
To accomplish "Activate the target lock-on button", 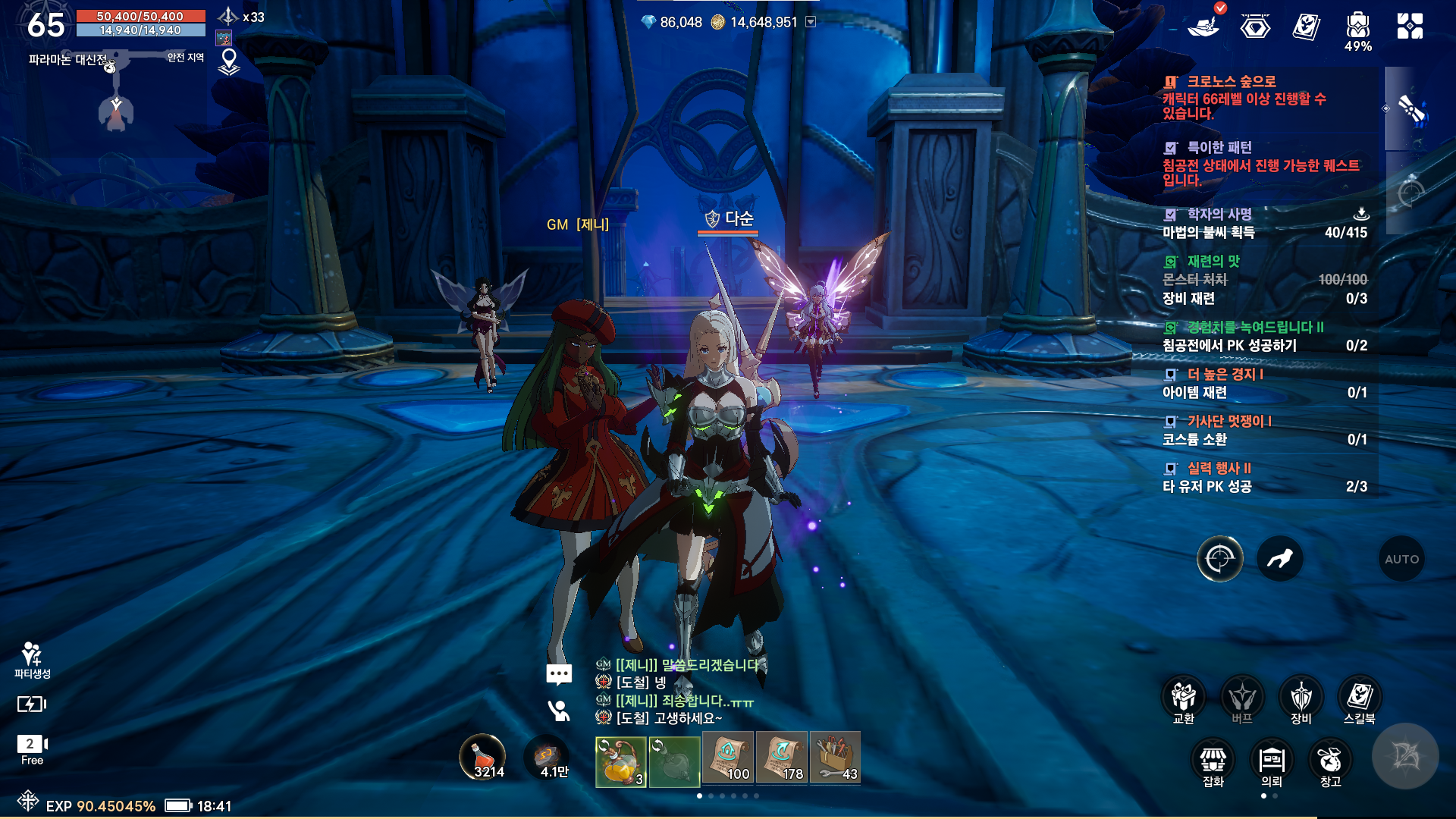I will coord(1219,559).
